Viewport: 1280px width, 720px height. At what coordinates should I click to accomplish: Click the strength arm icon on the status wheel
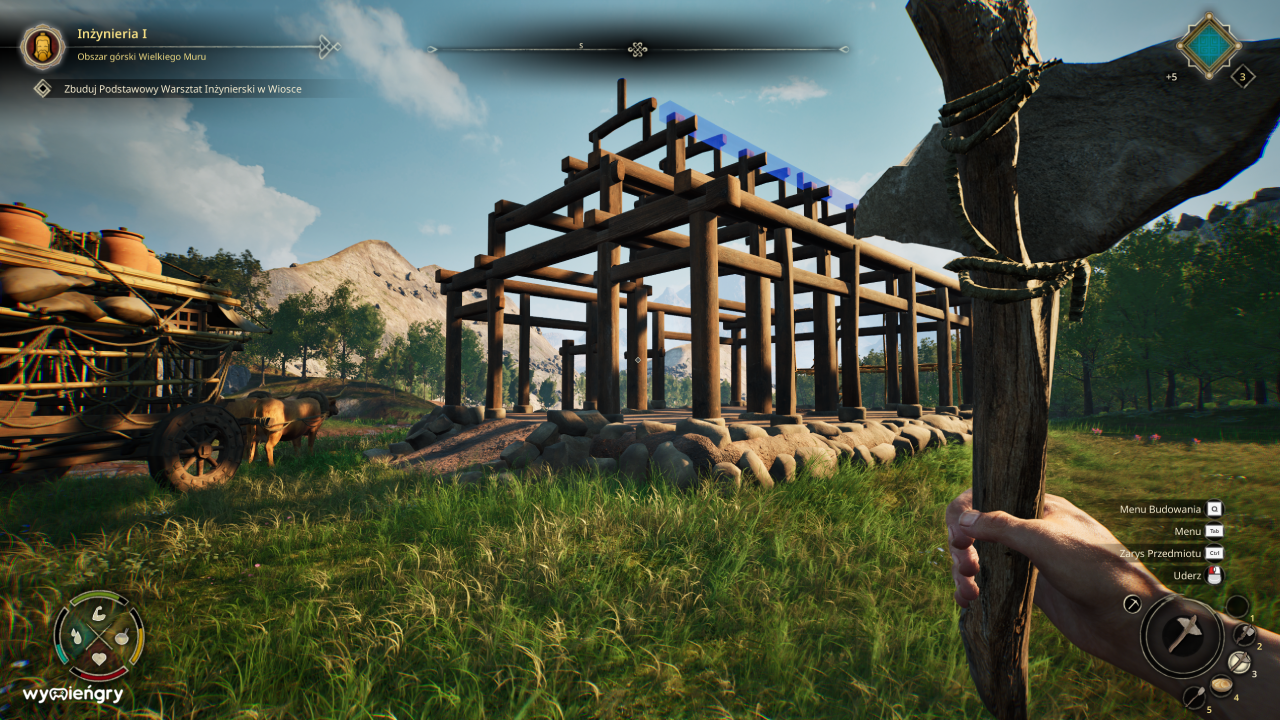point(98,615)
